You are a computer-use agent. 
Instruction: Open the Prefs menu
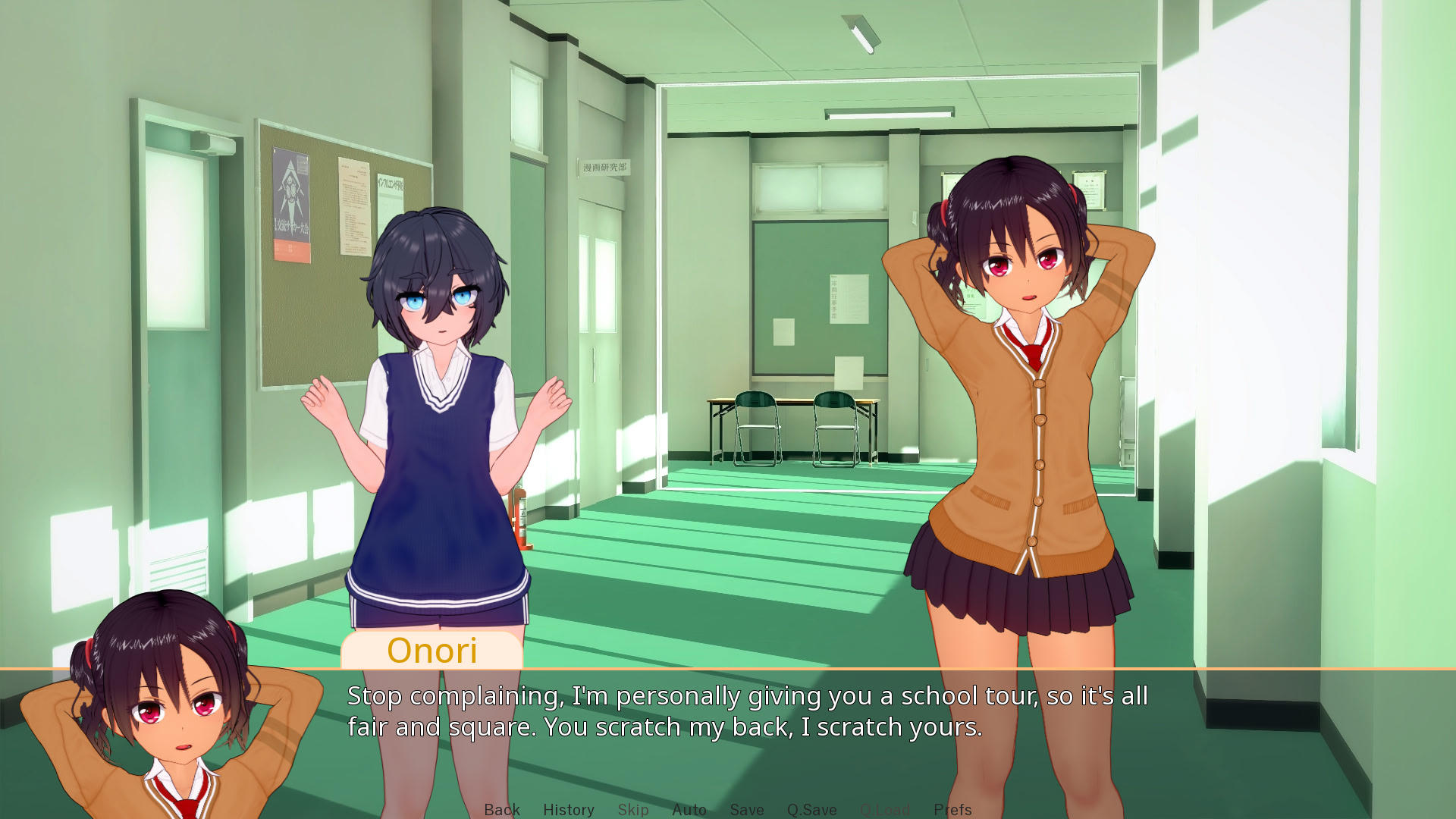pyautogui.click(x=952, y=809)
